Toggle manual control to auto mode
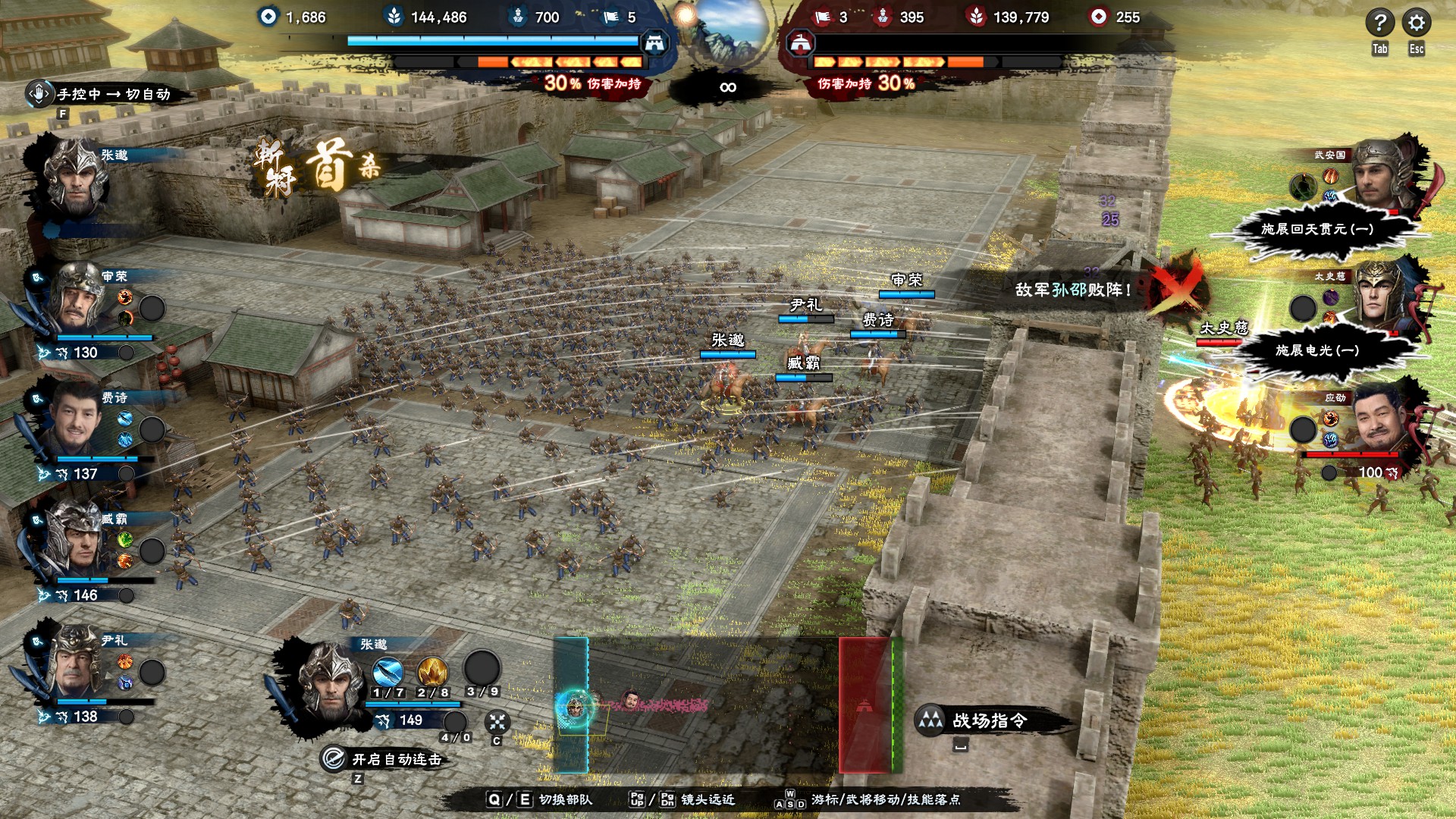 coord(106,94)
